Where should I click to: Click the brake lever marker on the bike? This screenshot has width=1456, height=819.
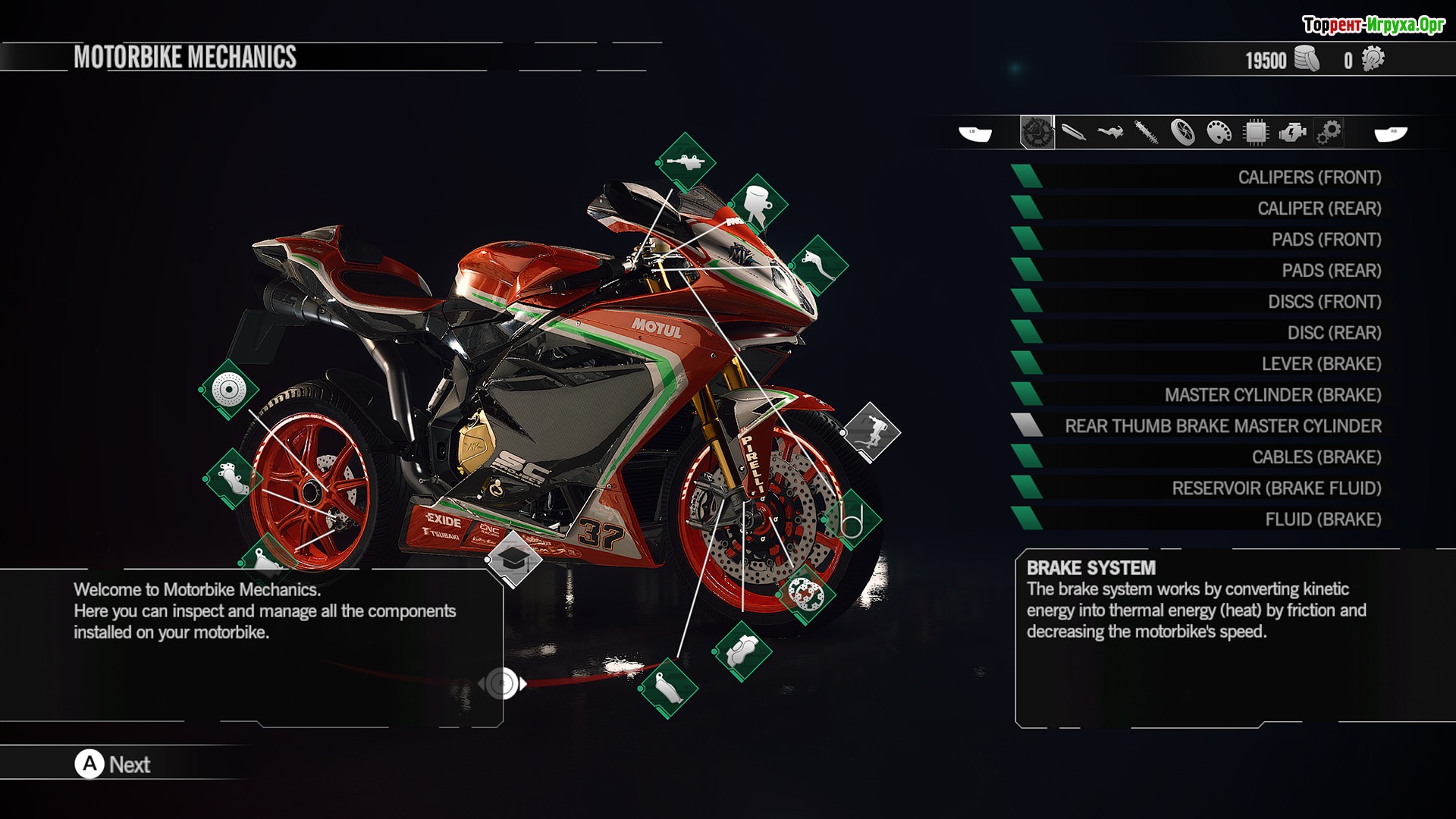click(x=819, y=264)
